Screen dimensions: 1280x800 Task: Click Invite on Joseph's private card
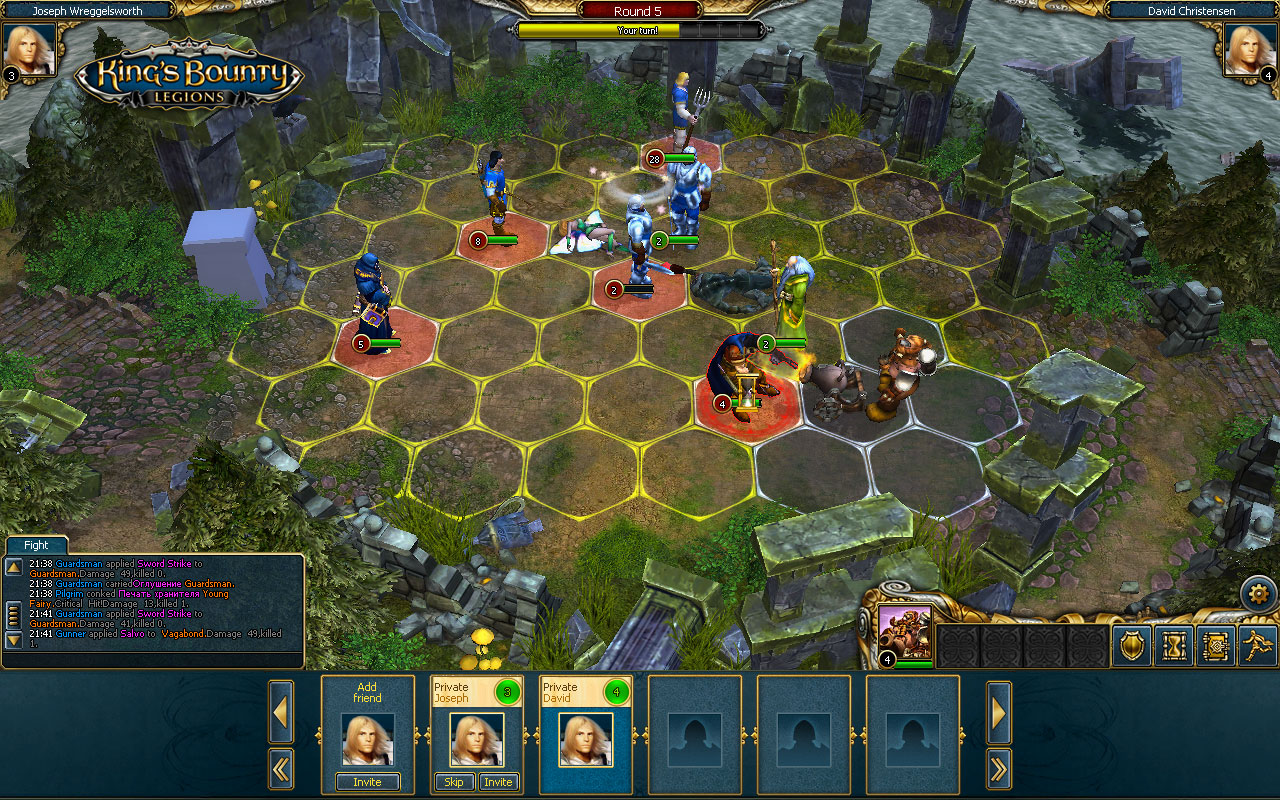498,782
